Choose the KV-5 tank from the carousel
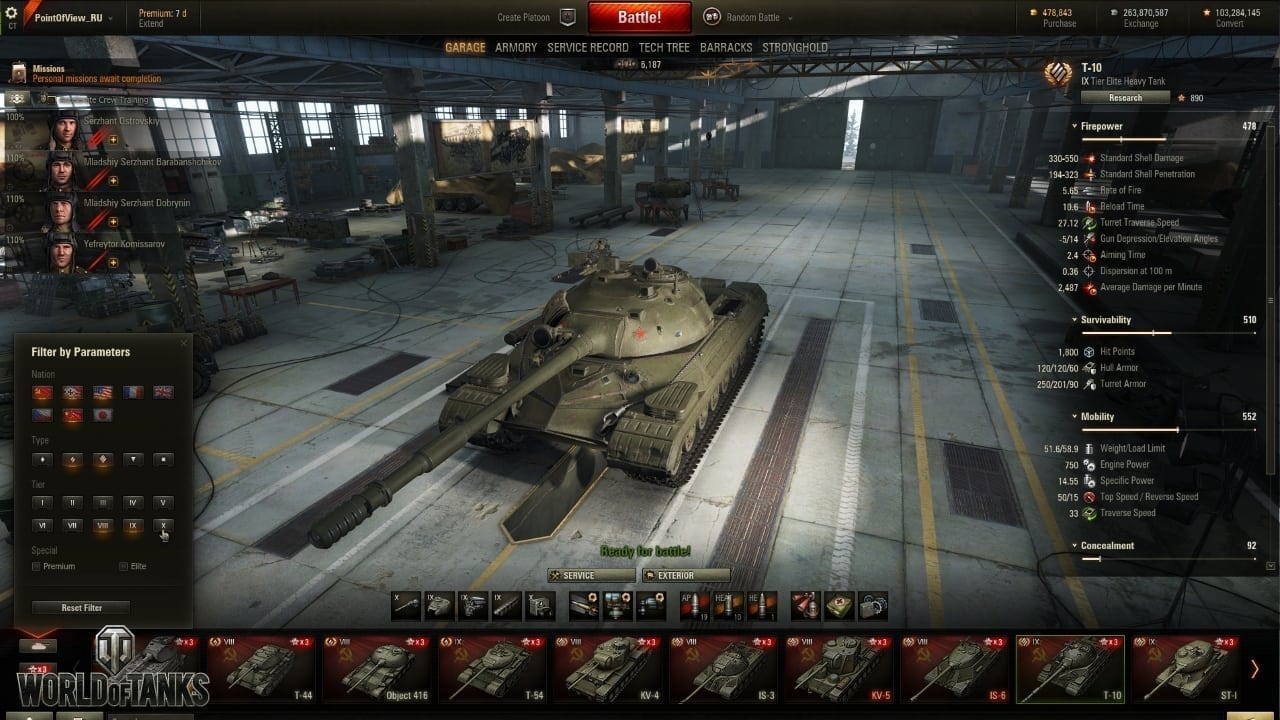This screenshot has width=1280, height=720. tap(838, 668)
